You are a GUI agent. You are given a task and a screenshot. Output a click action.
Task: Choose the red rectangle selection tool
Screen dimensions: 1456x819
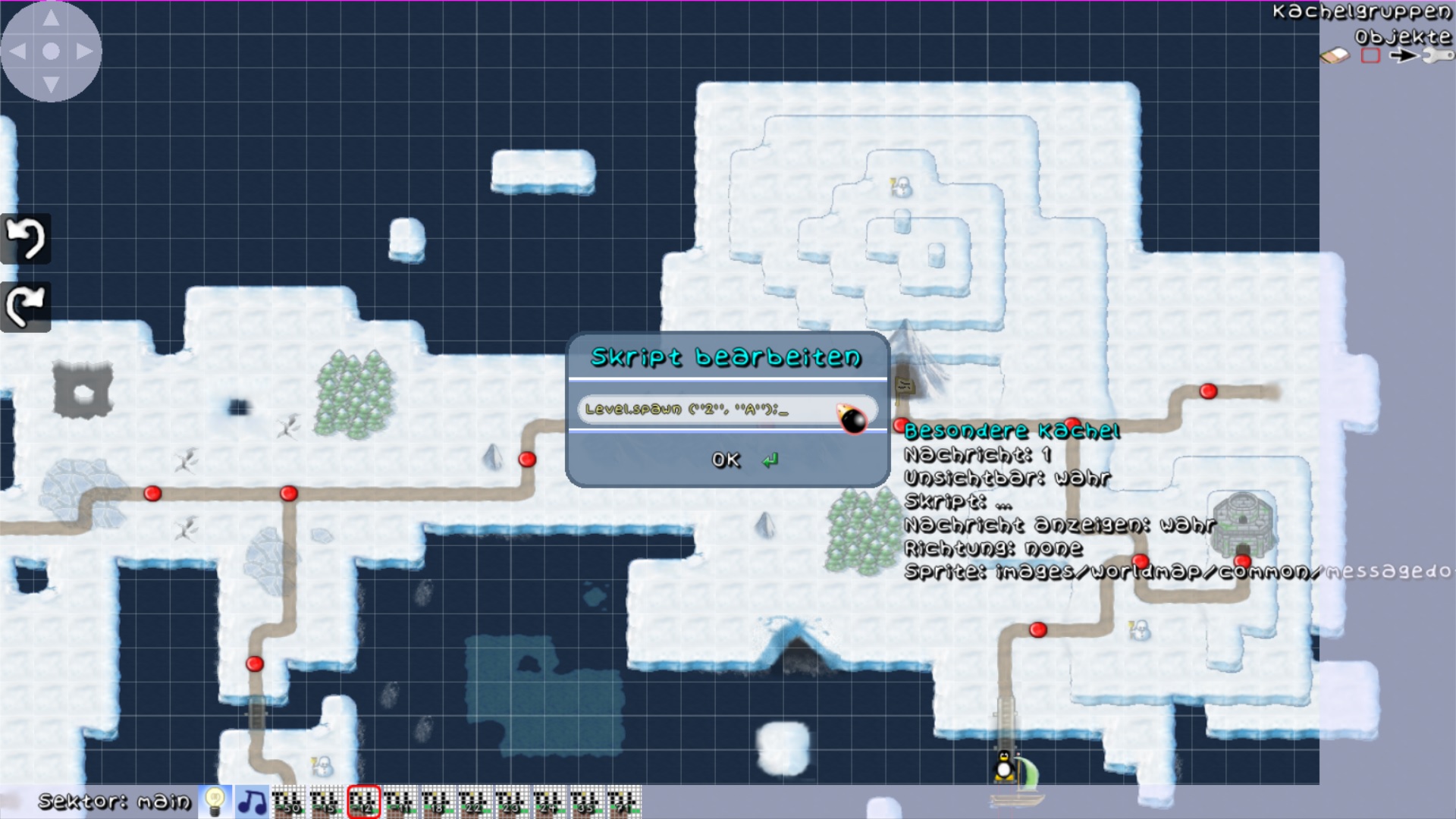click(1370, 56)
